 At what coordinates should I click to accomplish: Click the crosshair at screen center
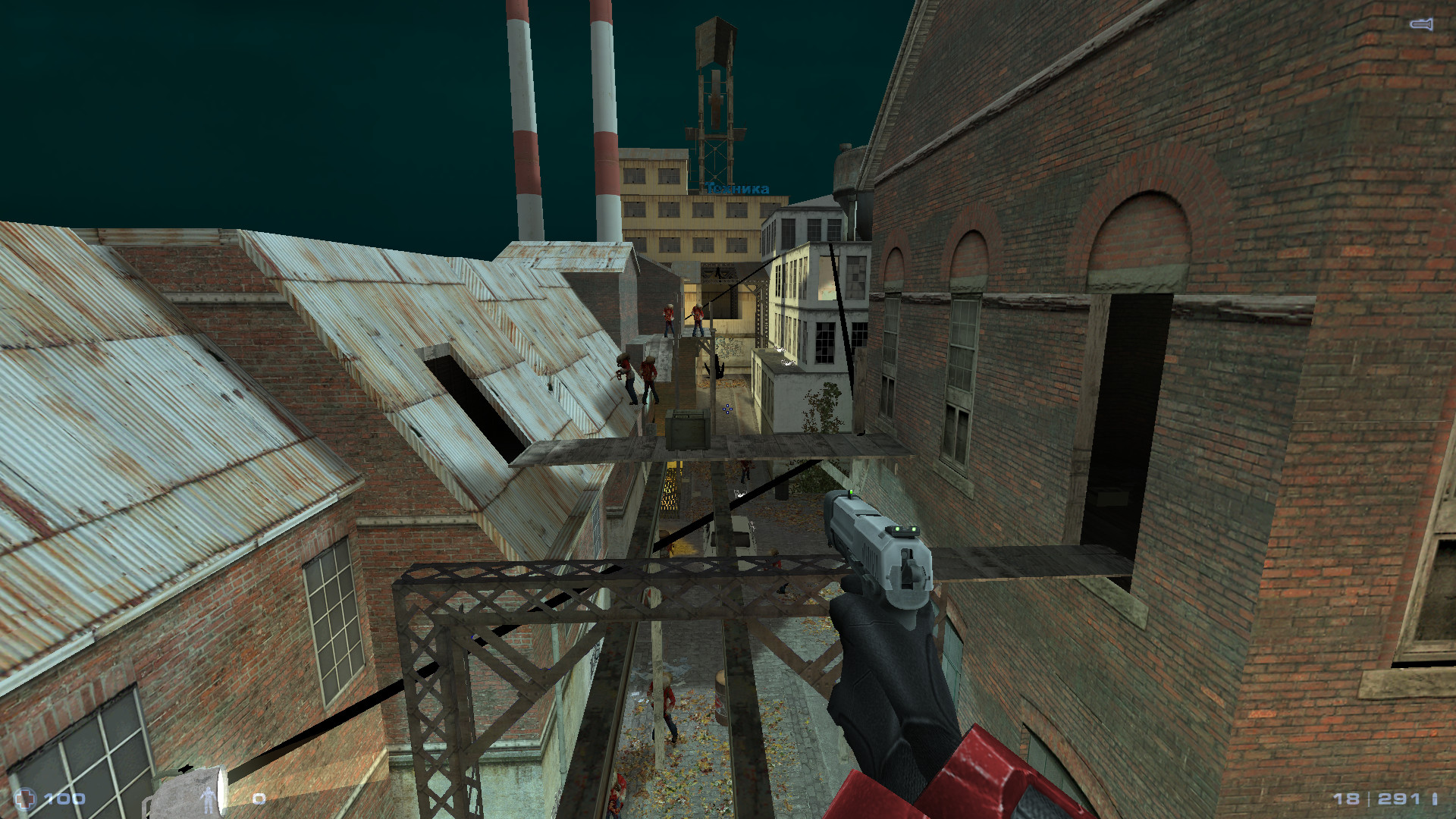[728, 409]
